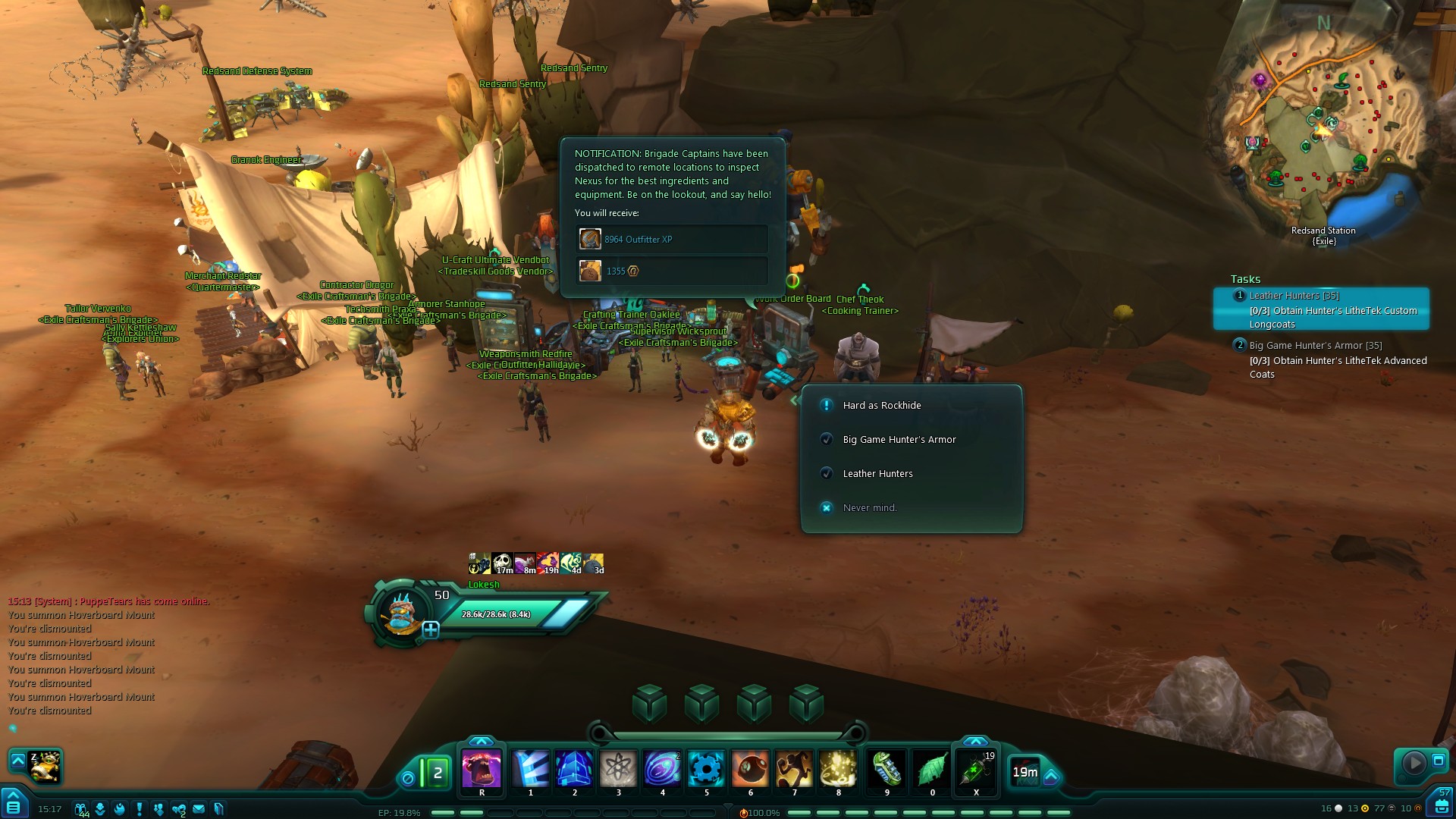This screenshot has width=1456, height=819.
Task: Dismiss dialogue with 'Never mind.'
Action: (x=869, y=508)
